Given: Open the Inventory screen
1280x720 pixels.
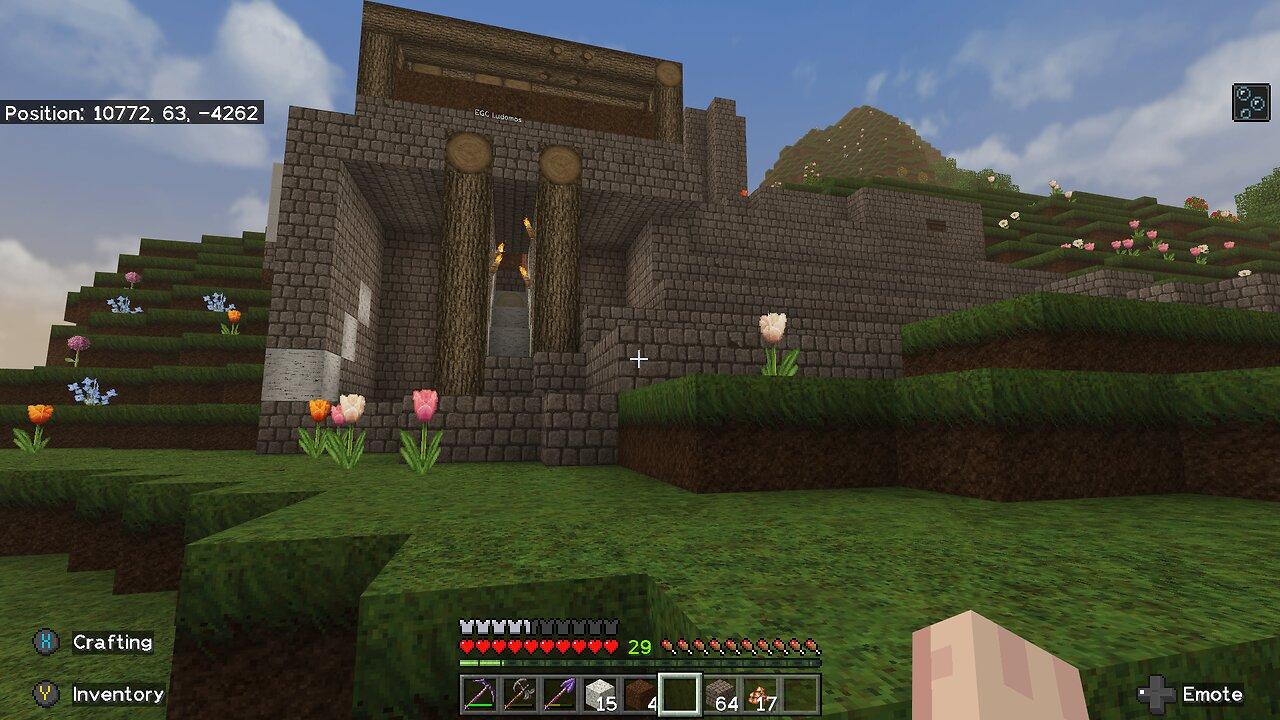Looking at the screenshot, I should pos(117,693).
